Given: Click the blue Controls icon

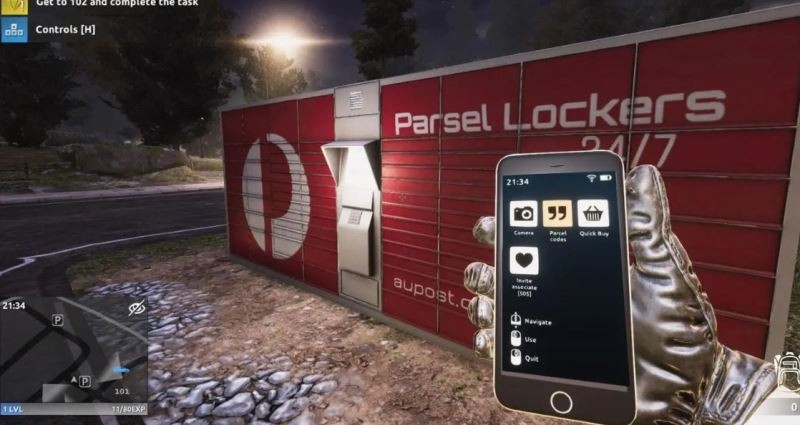Looking at the screenshot, I should pos(15,30).
